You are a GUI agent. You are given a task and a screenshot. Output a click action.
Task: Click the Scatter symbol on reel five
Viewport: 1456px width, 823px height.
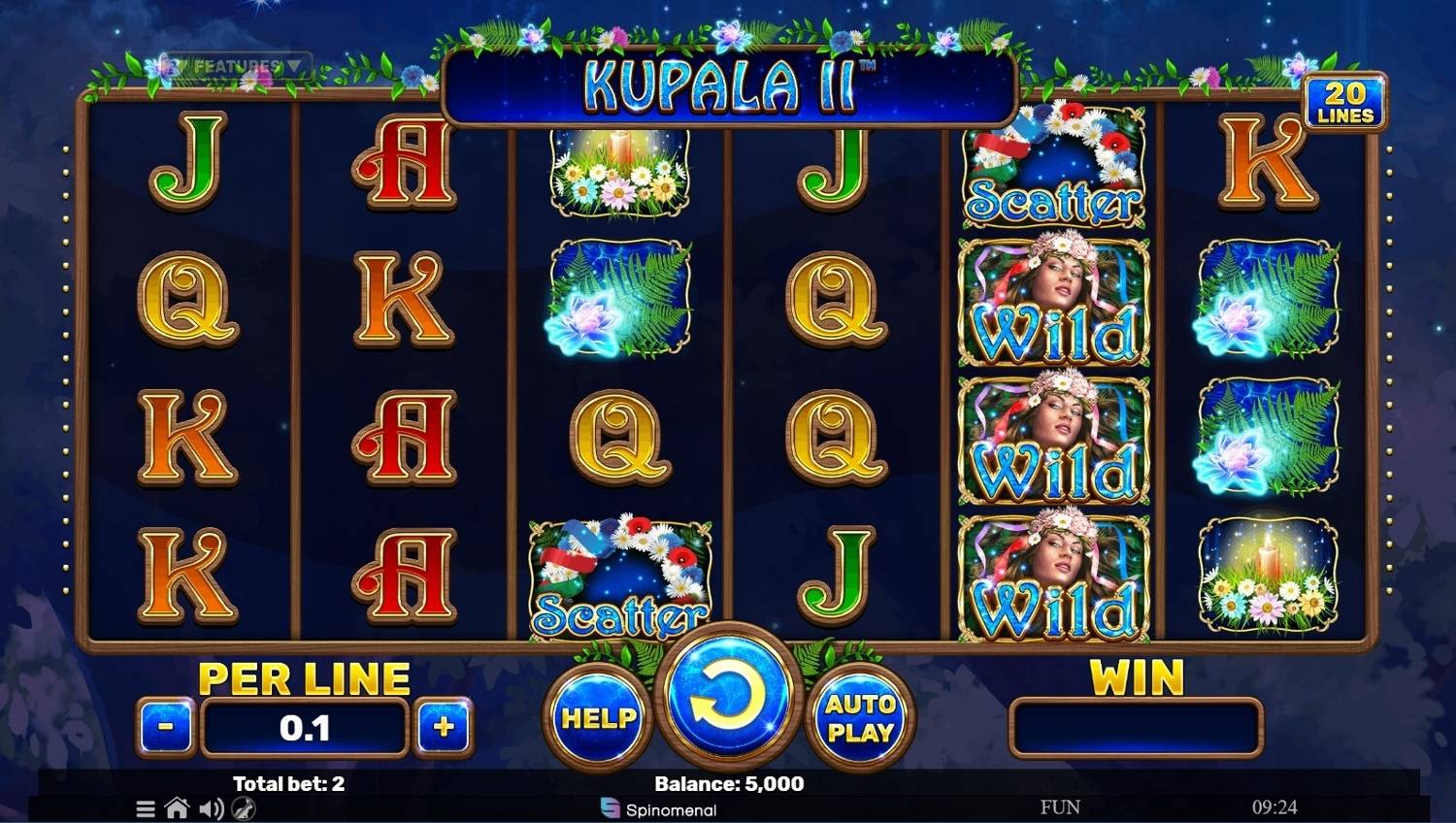click(x=1054, y=170)
